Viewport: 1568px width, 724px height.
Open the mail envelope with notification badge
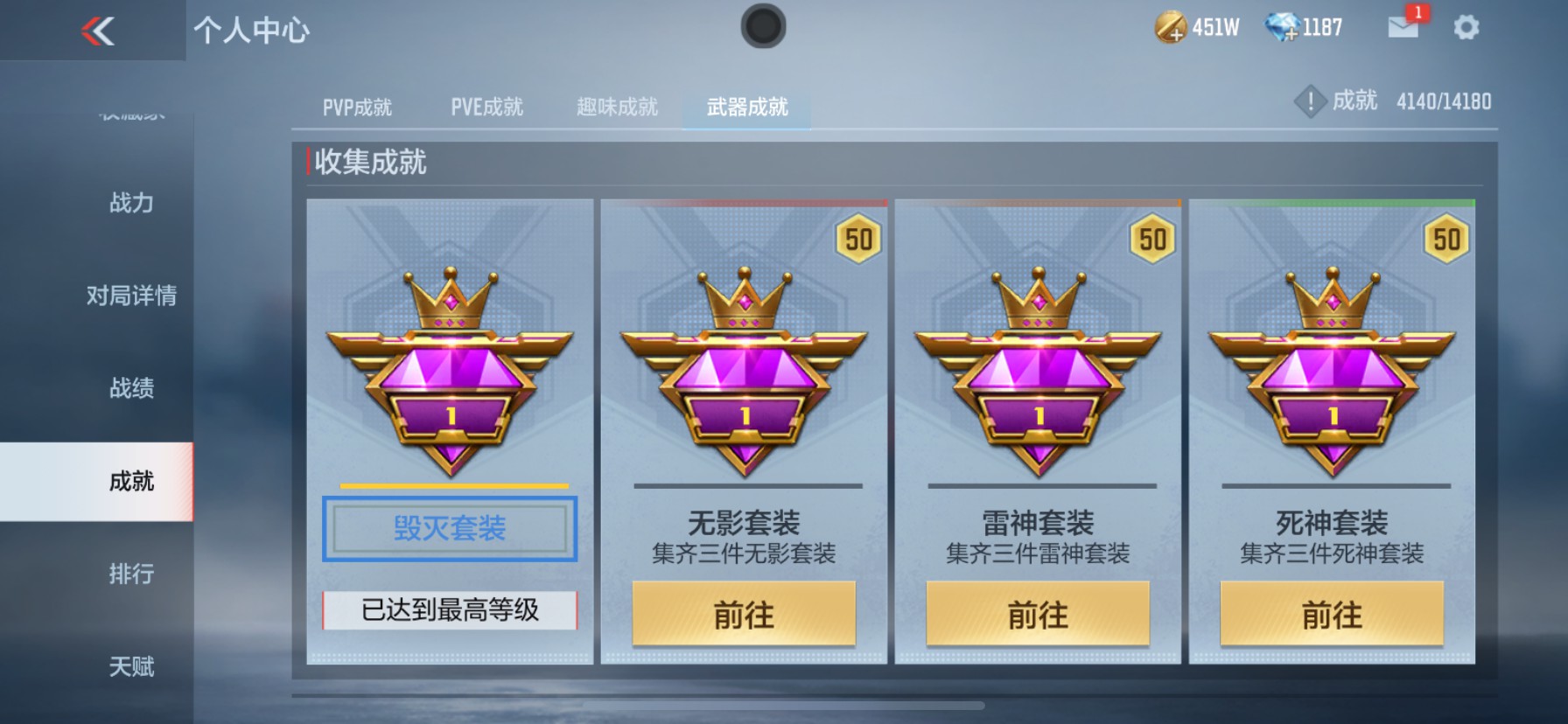tap(1403, 29)
